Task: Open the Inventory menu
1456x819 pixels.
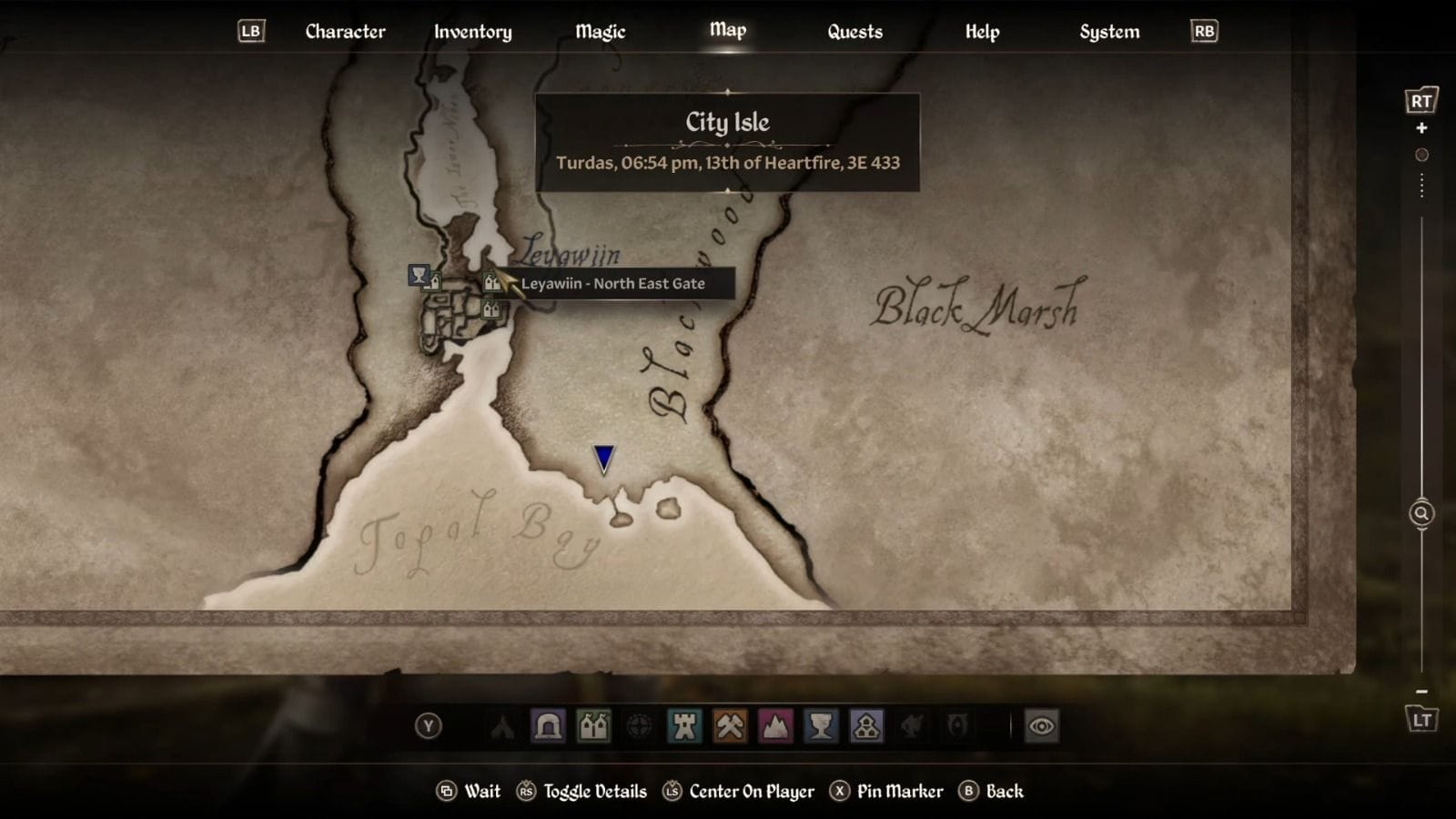Action: click(472, 31)
